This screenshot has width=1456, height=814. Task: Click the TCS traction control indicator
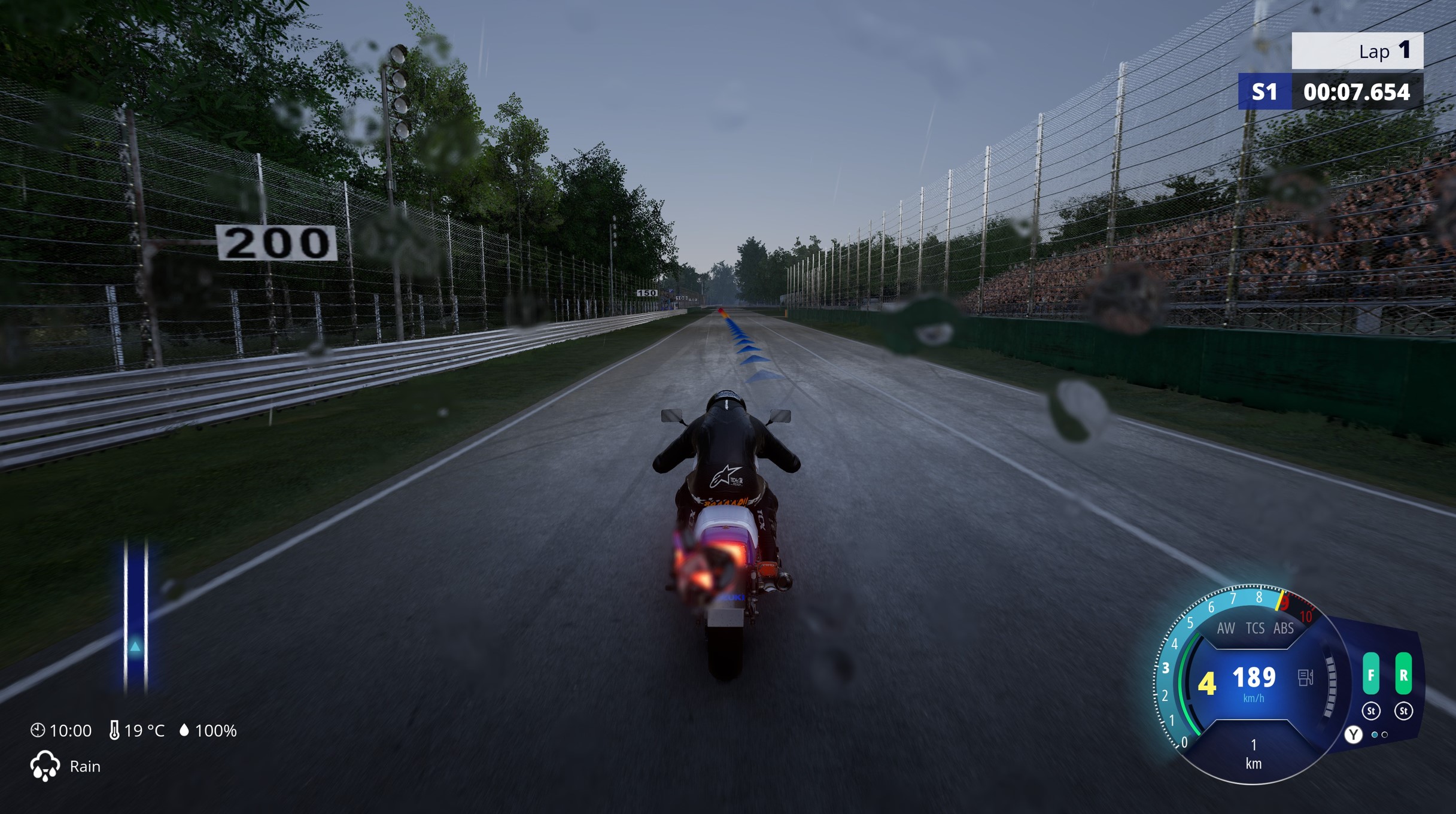[1255, 628]
